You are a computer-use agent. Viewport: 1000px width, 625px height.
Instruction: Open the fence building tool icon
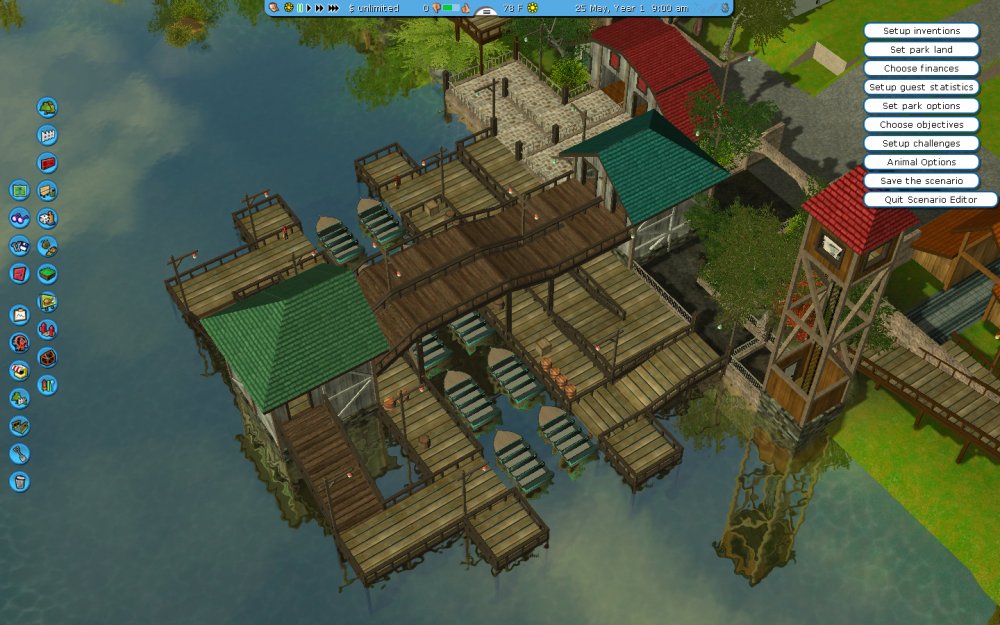point(47,135)
